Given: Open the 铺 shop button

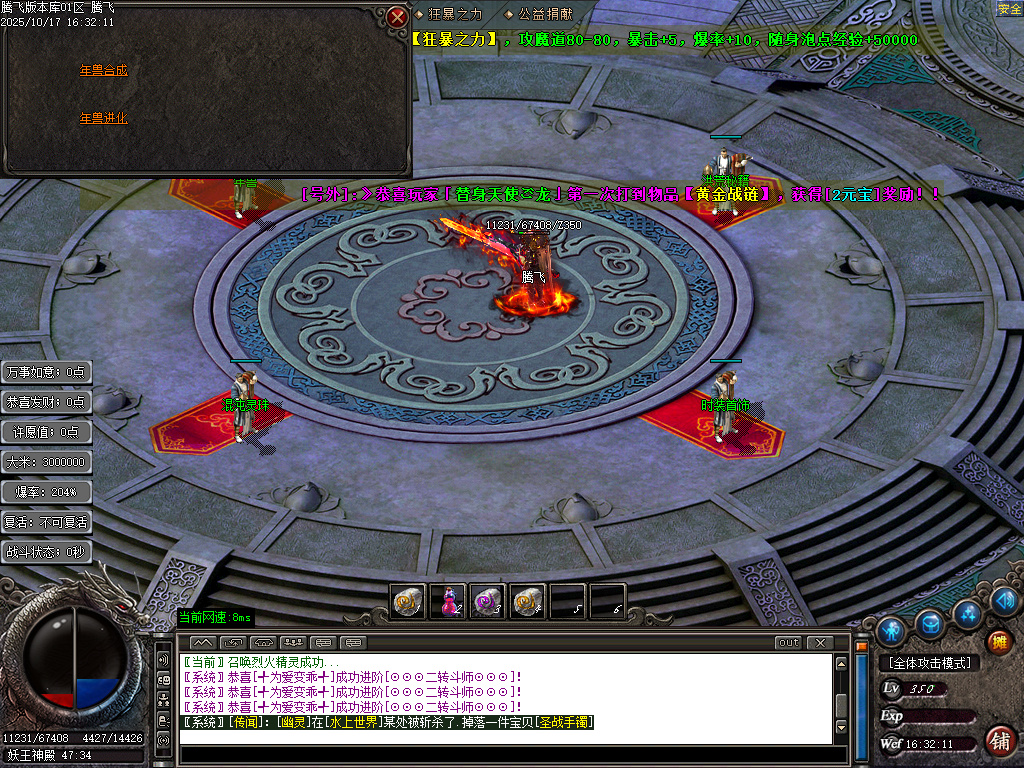Looking at the screenshot, I should (997, 741).
